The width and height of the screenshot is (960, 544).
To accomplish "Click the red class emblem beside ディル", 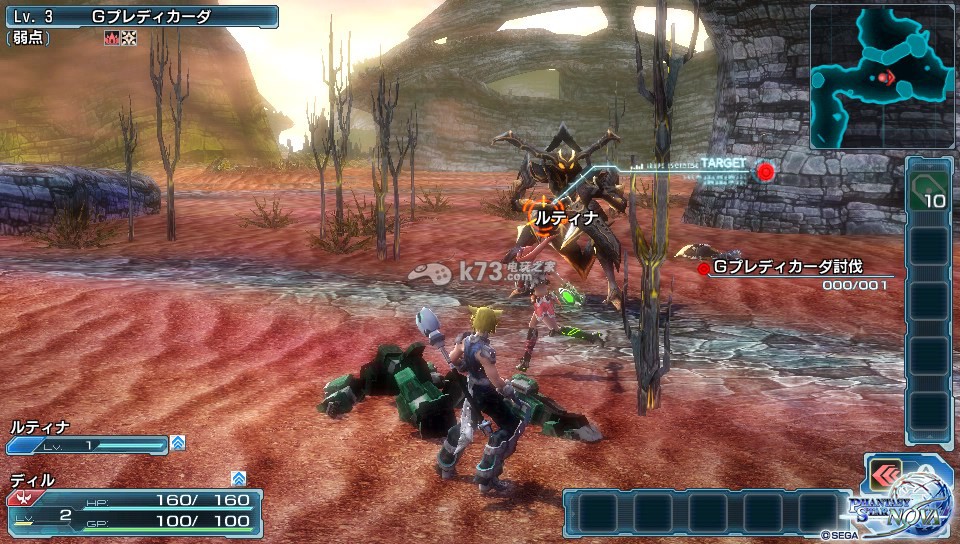I will coord(19,497).
